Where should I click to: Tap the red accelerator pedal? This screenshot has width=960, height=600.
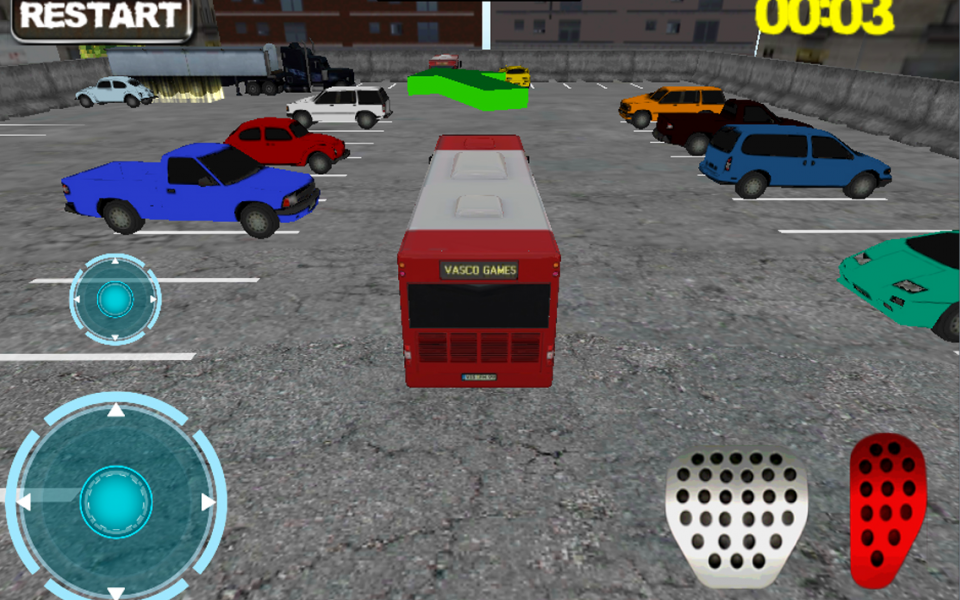(886, 510)
